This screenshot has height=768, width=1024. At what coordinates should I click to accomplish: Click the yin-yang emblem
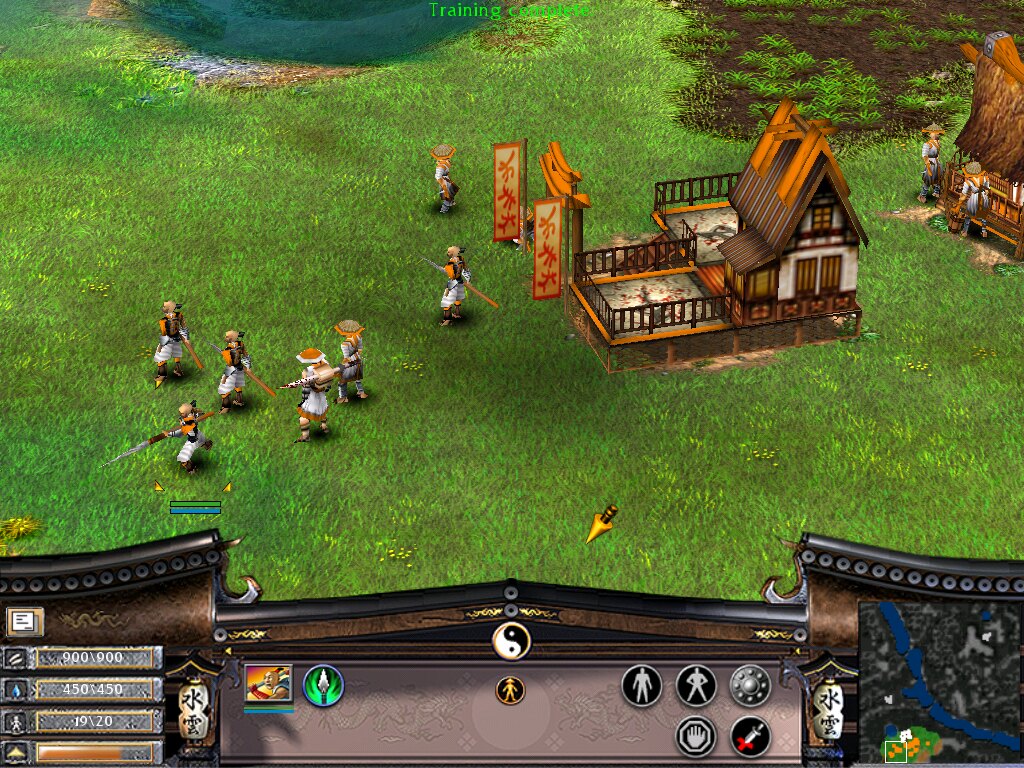[x=511, y=640]
